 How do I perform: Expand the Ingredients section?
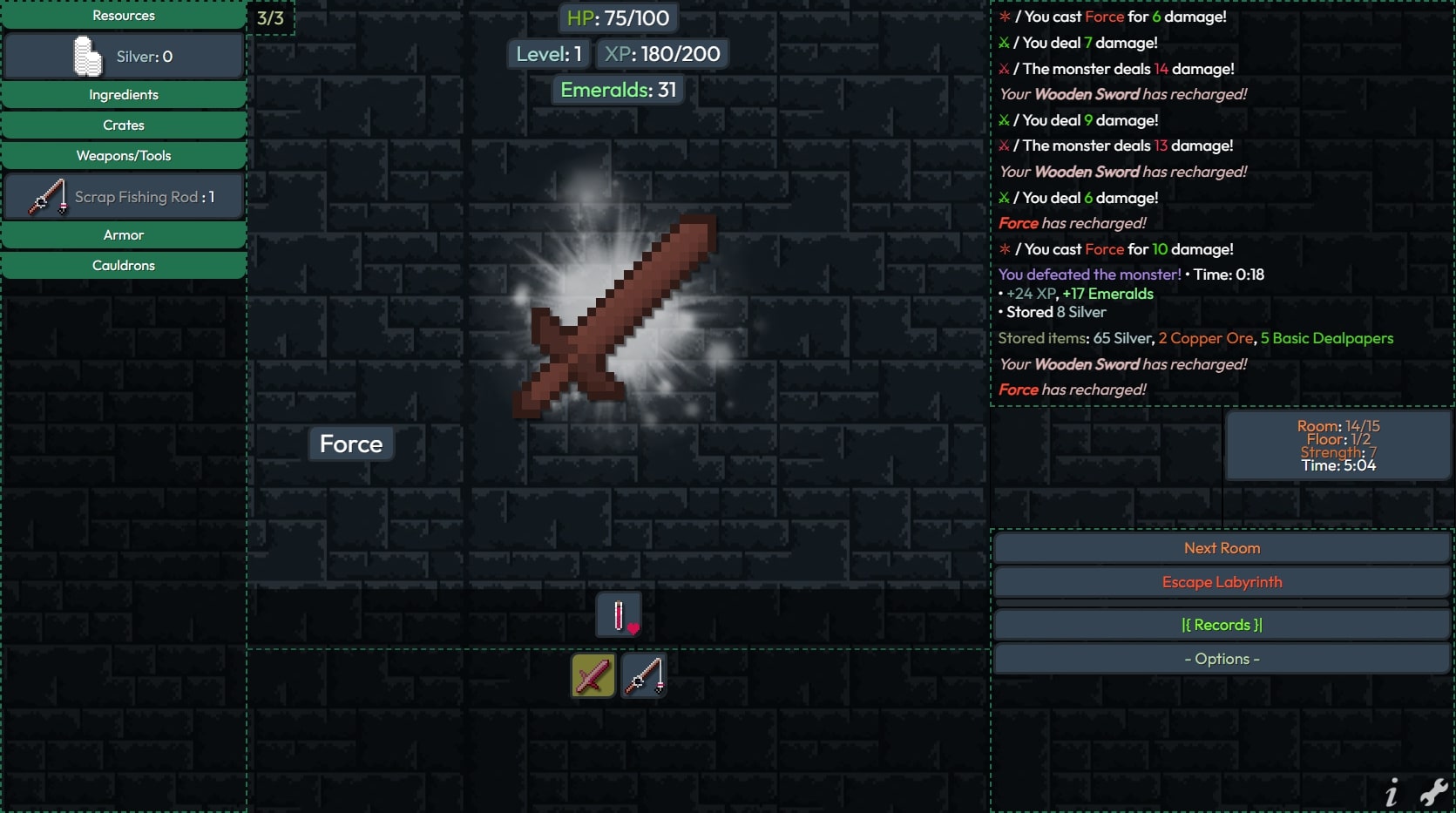pyautogui.click(x=124, y=95)
